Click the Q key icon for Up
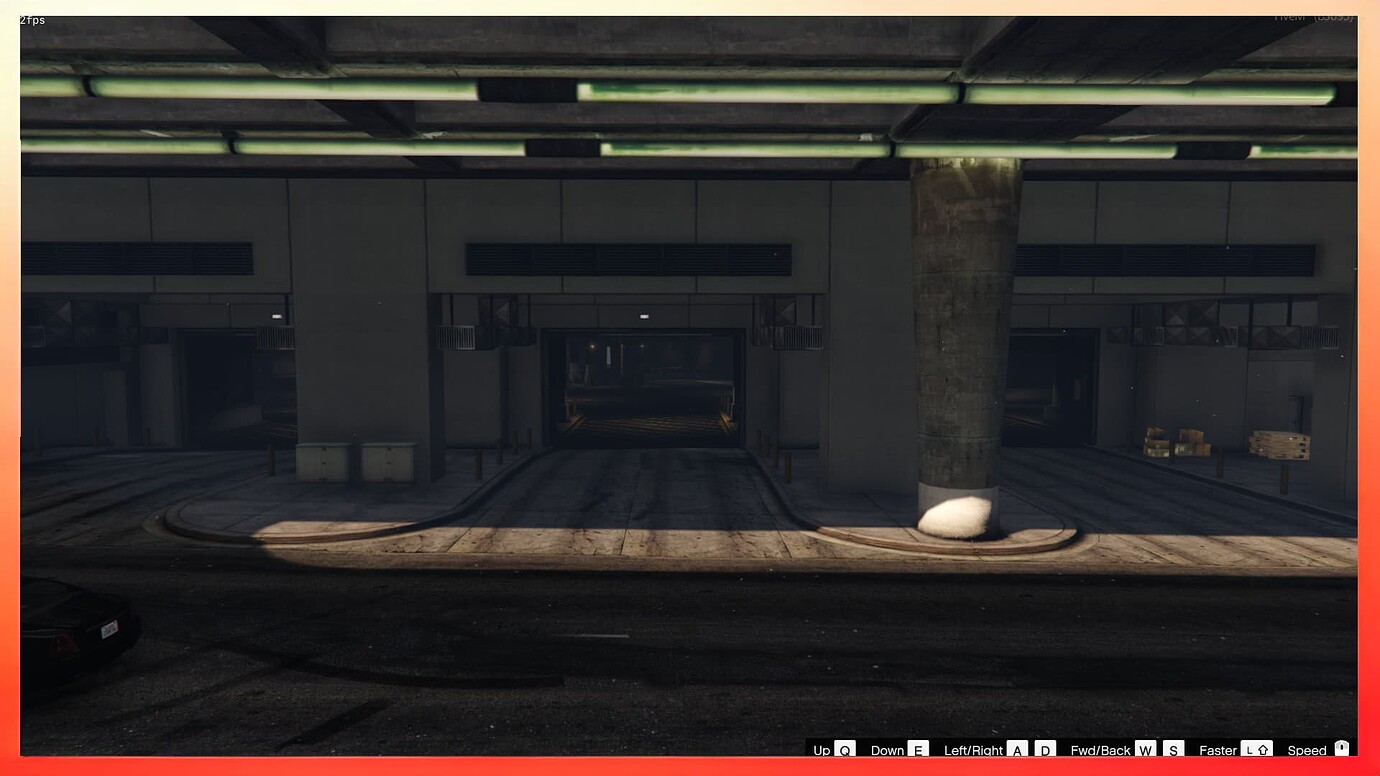The height and width of the screenshot is (776, 1380). (x=844, y=750)
